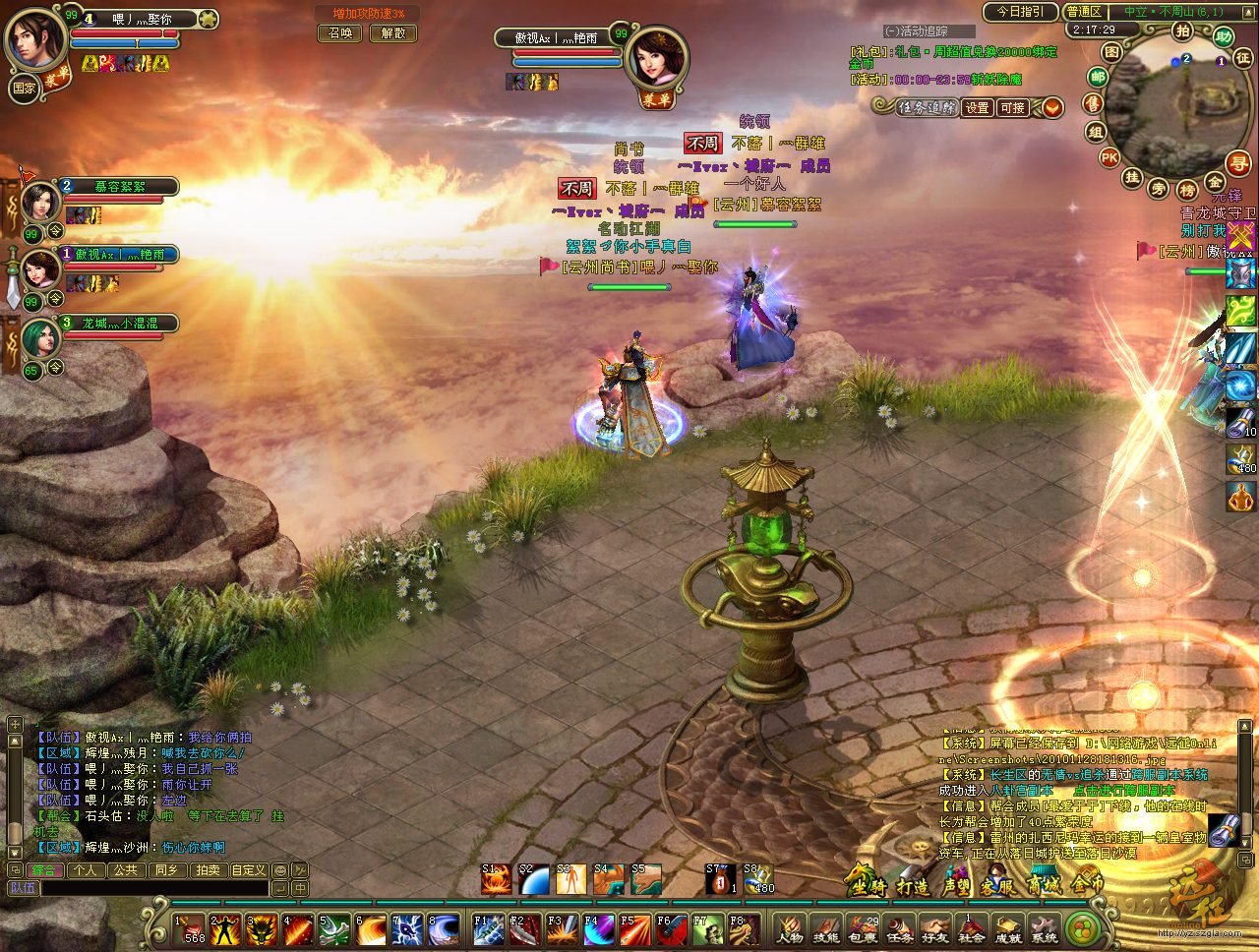Viewport: 1259px width, 952px height.
Task: Select party member 慕容絮絮 portrait
Action: (x=41, y=203)
